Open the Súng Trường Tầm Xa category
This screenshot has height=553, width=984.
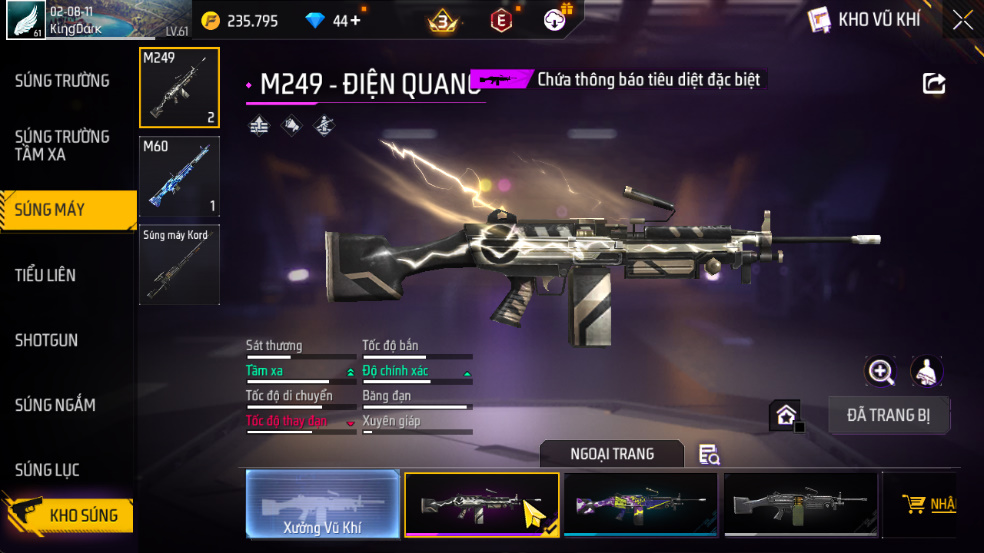click(62, 145)
